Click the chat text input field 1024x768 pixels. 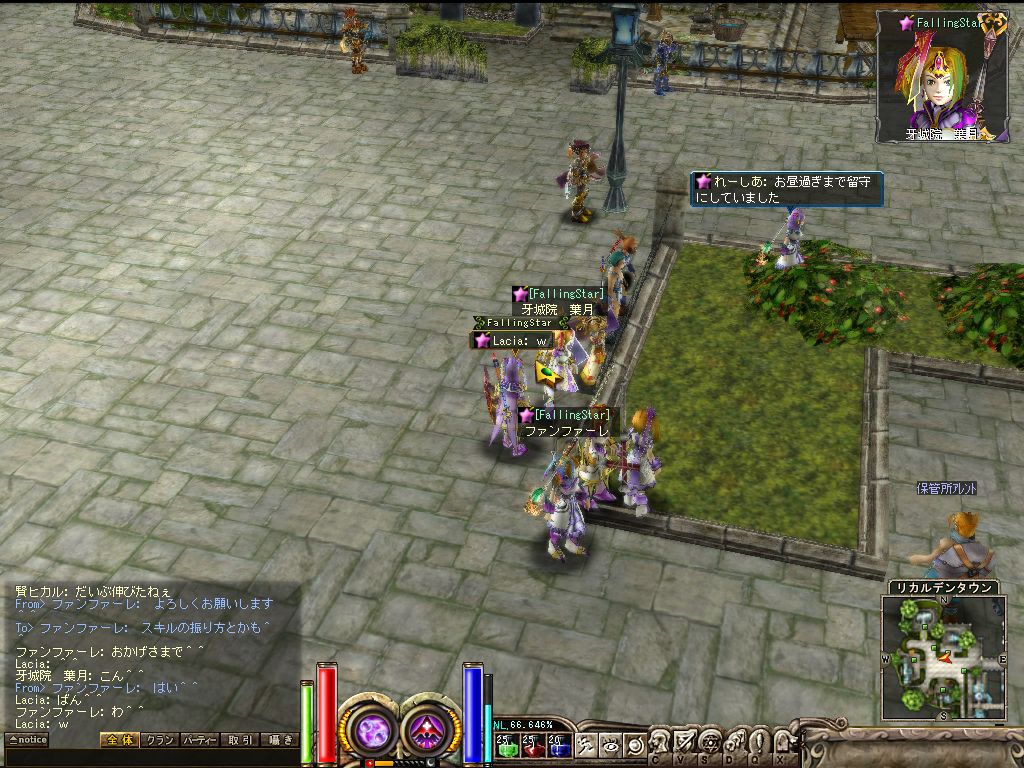pyautogui.click(x=150, y=757)
